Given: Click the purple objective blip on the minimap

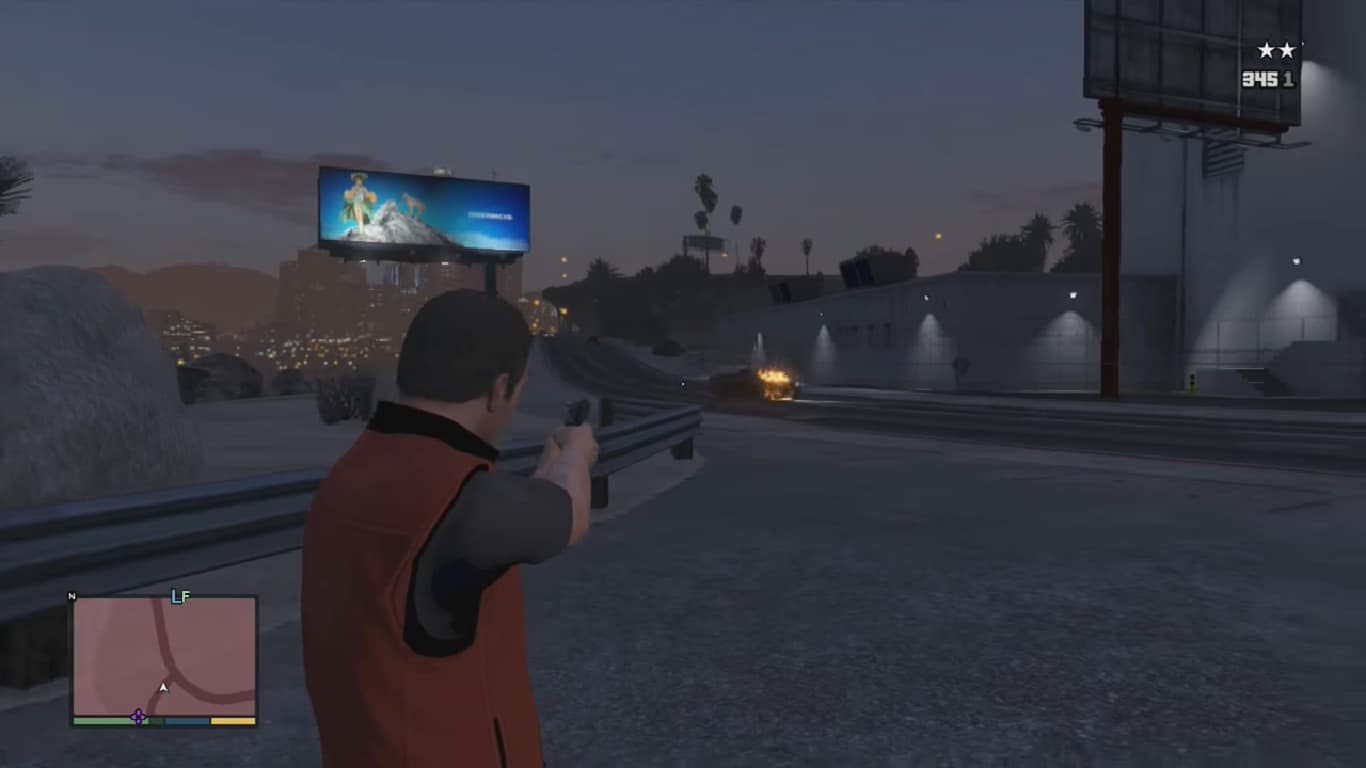Looking at the screenshot, I should [x=138, y=717].
